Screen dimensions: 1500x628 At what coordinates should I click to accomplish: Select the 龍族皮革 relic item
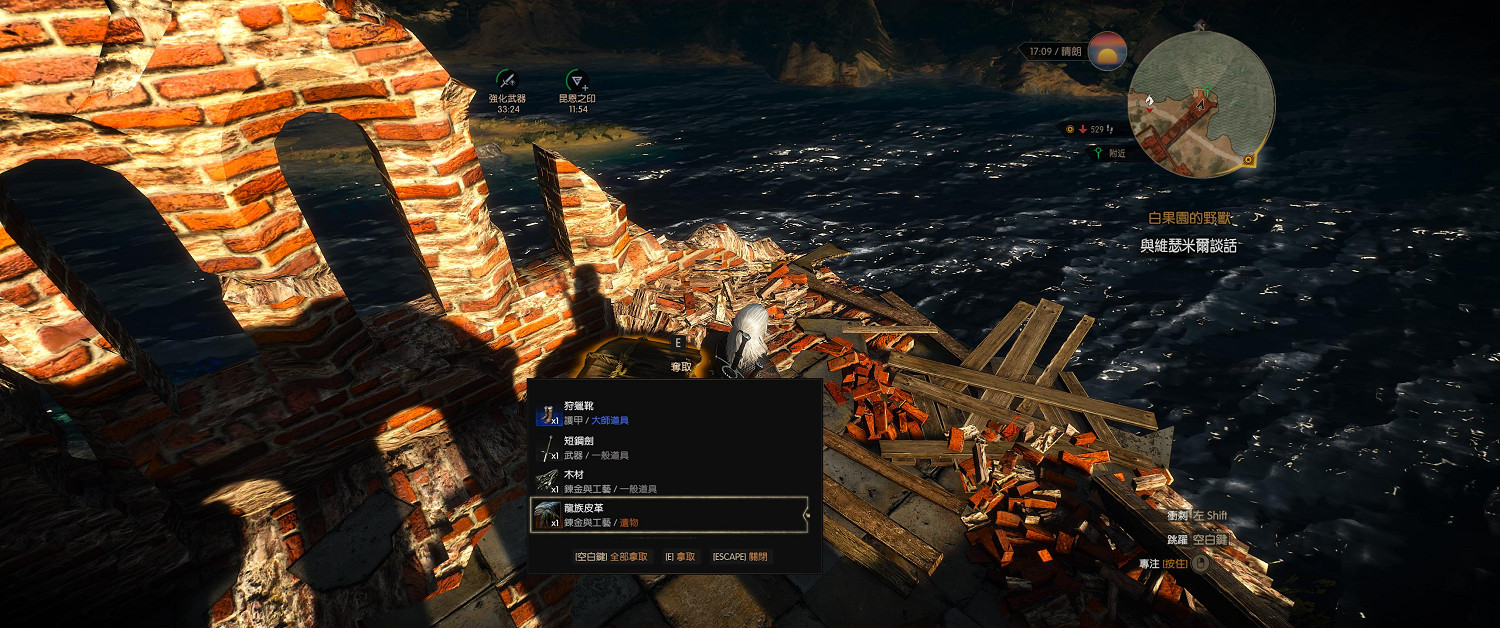click(668, 514)
